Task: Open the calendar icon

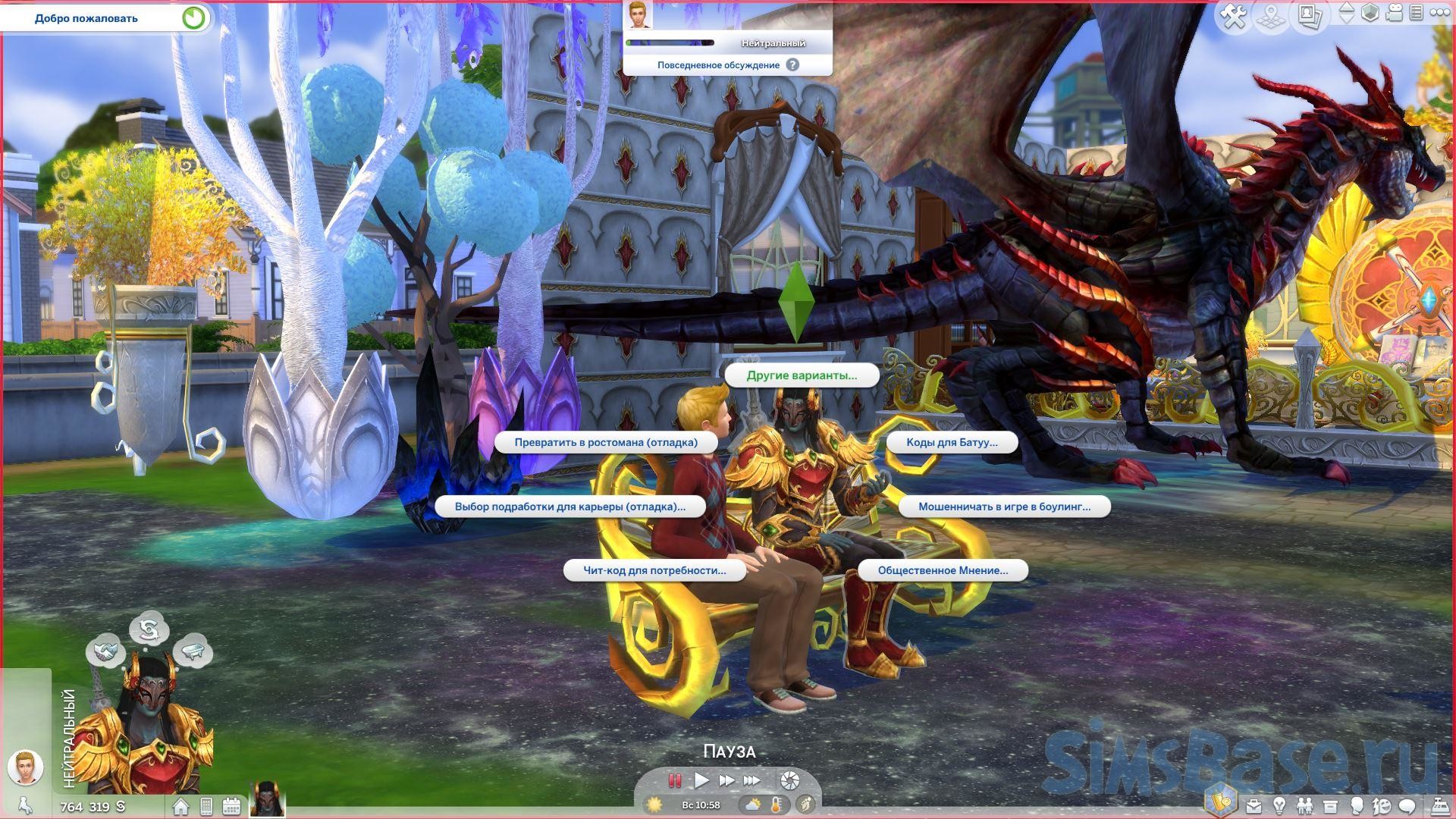Action: pyautogui.click(x=231, y=806)
